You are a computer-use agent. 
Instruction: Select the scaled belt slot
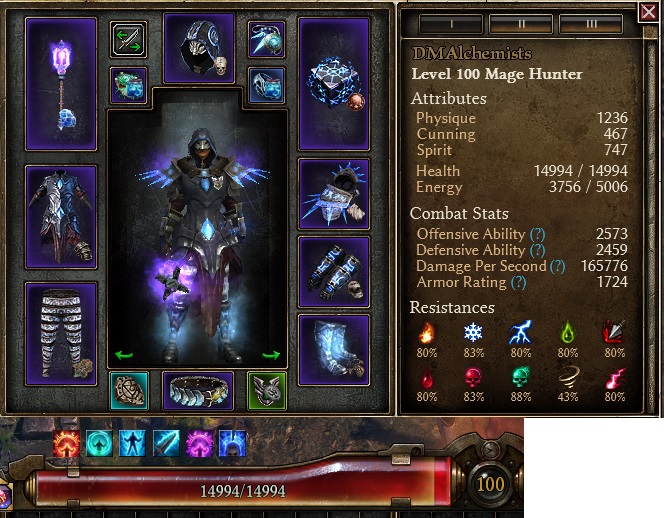pos(198,391)
